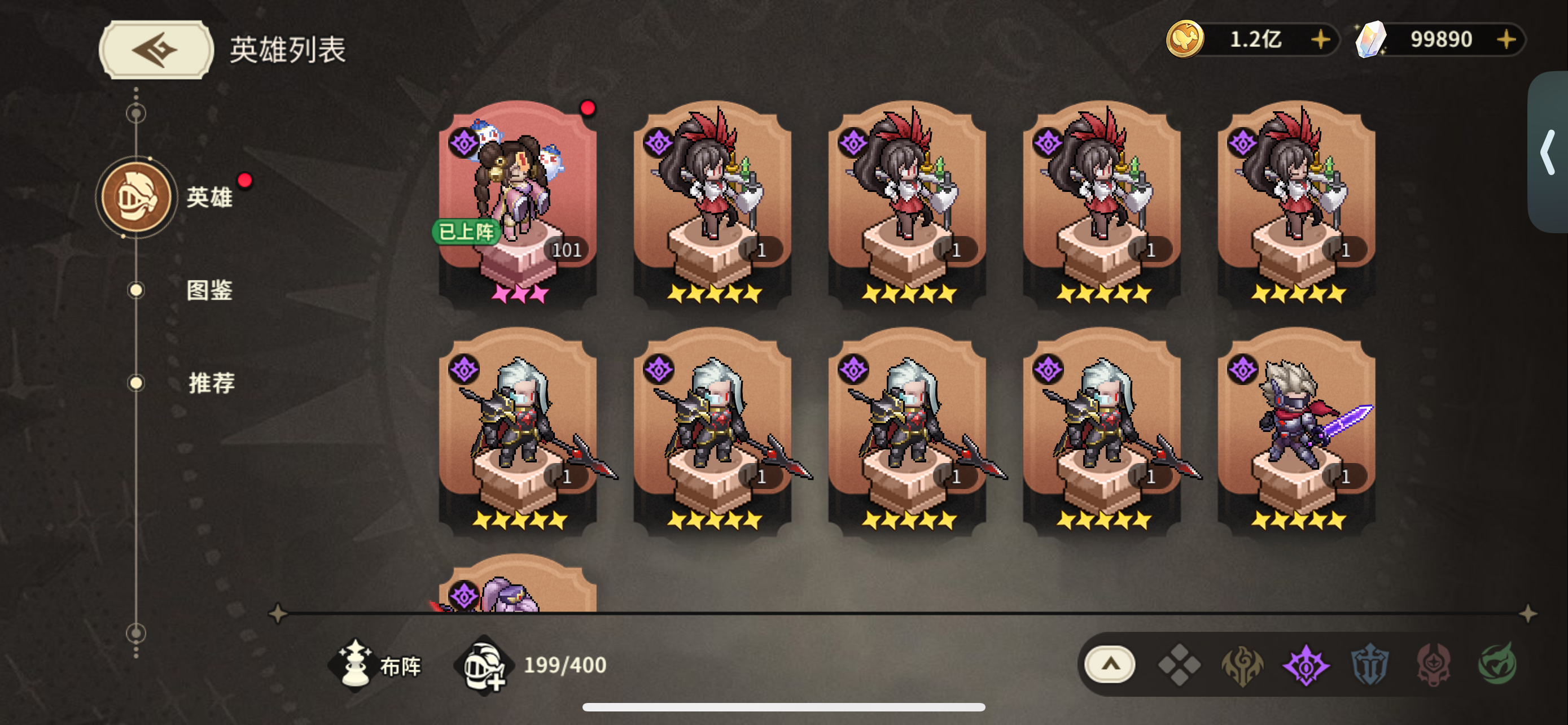Switch to the 推荐 section
The width and height of the screenshot is (1568, 725).
(x=210, y=383)
